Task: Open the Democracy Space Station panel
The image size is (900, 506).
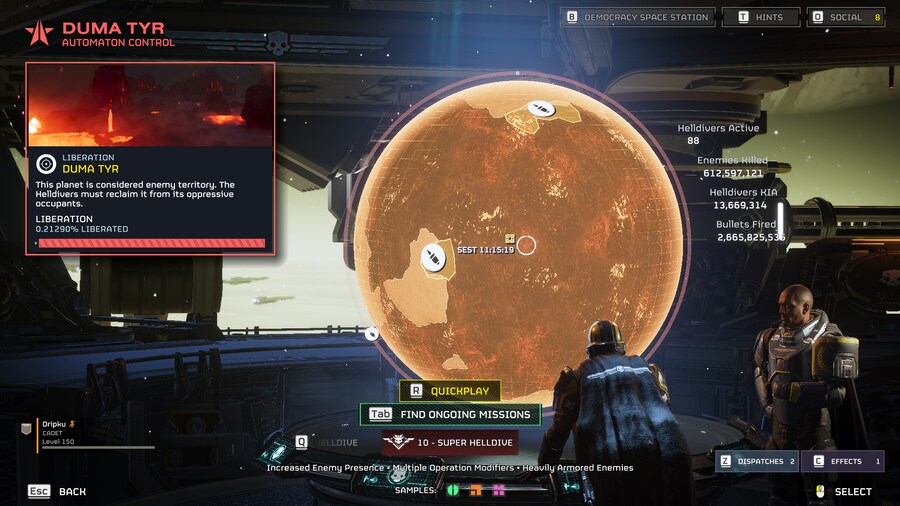Action: pos(639,17)
